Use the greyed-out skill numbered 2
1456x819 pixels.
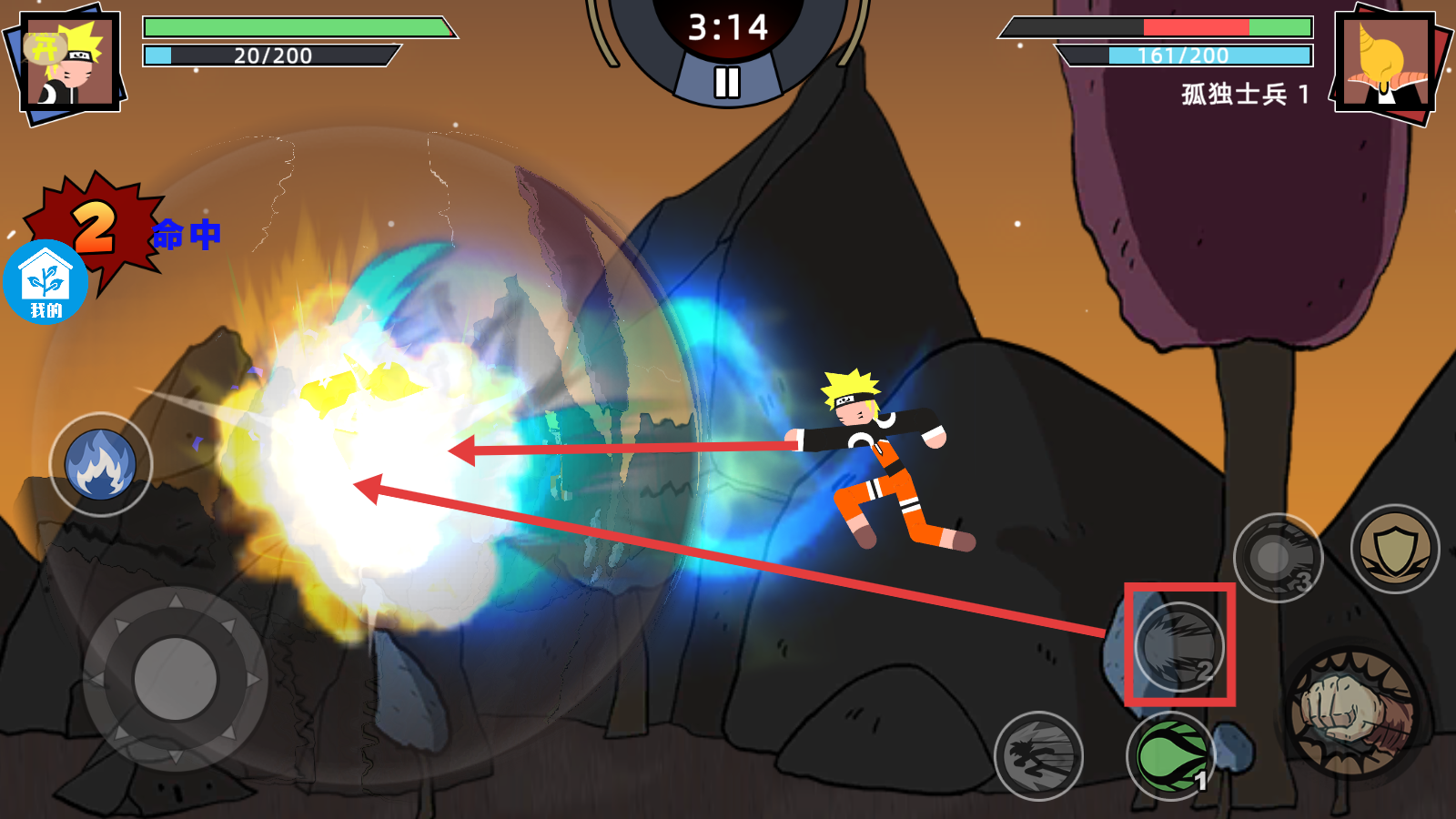click(x=1179, y=646)
